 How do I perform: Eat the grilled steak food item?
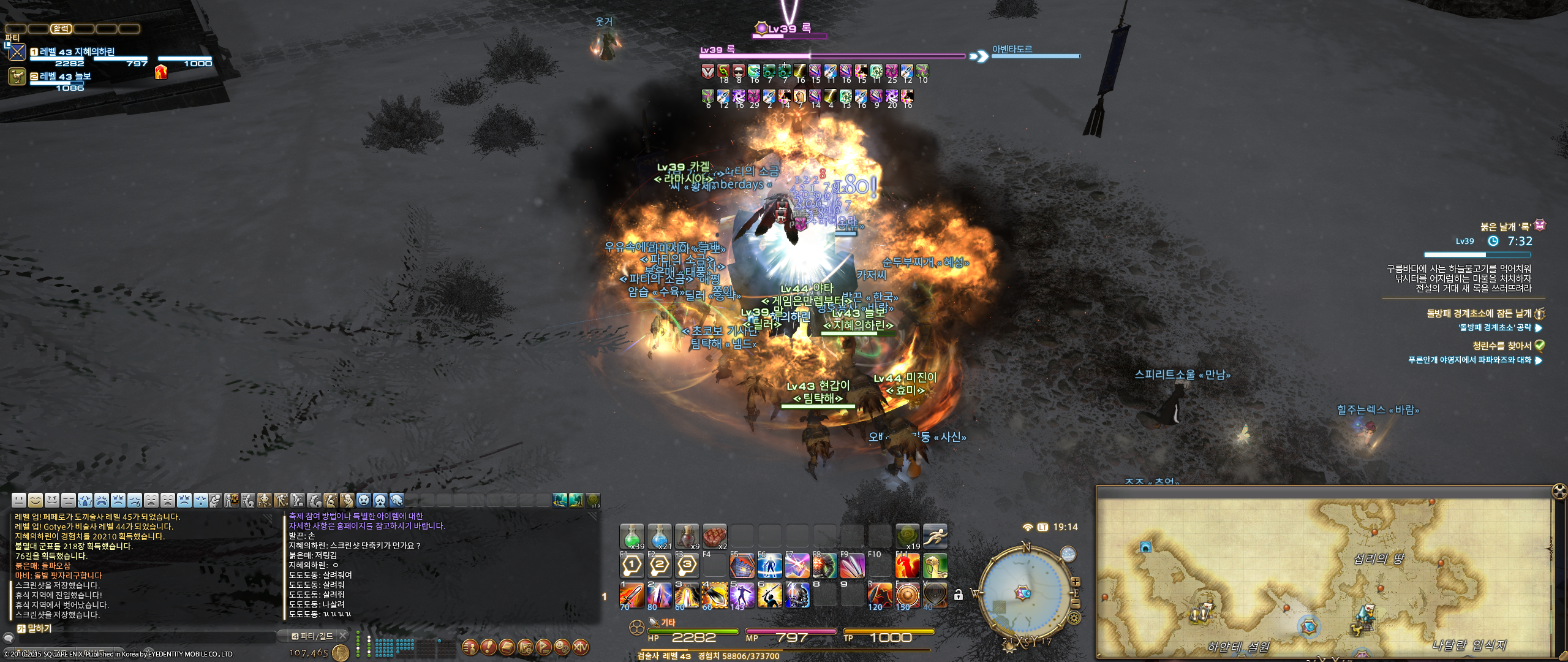click(714, 536)
